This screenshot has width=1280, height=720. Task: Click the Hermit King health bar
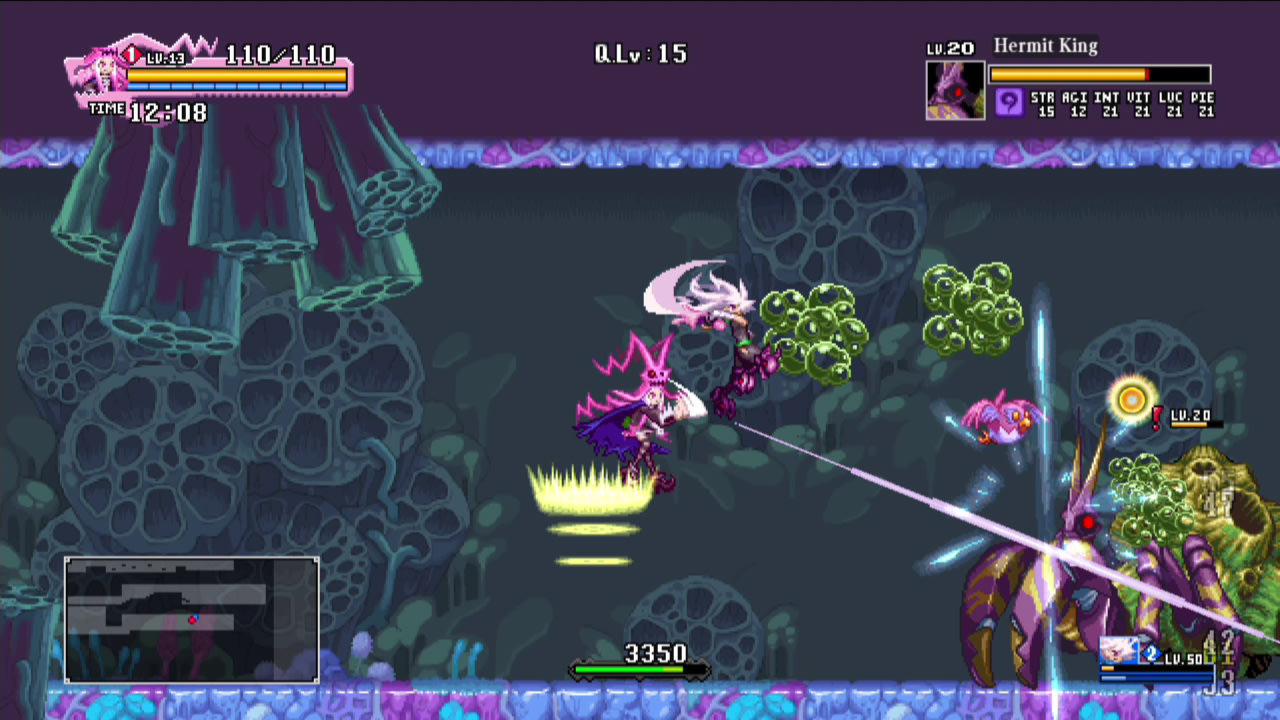(1100, 74)
